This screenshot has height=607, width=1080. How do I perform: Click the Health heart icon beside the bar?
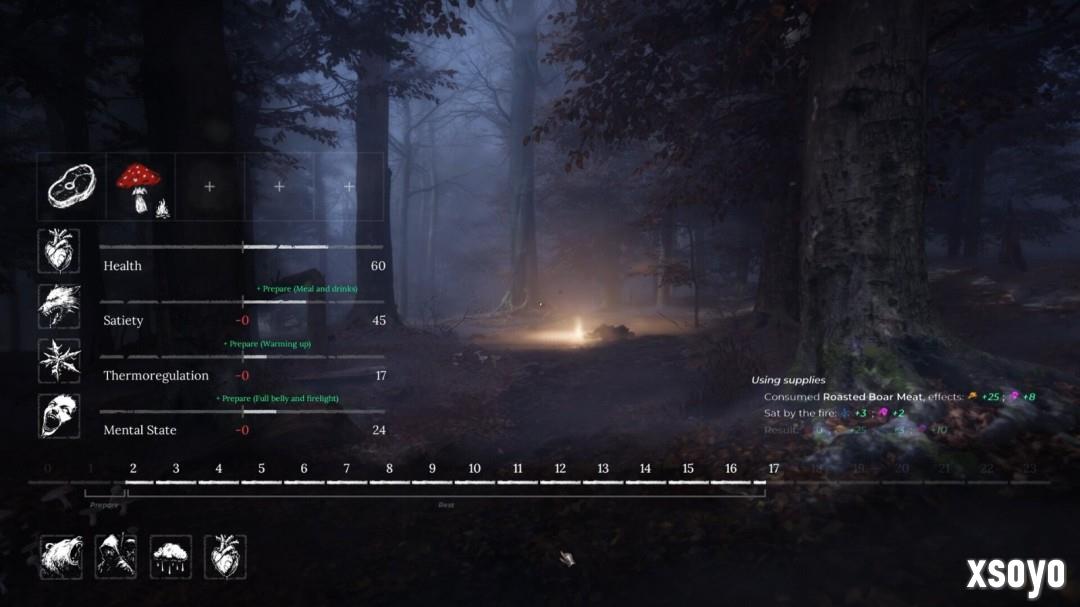(59, 251)
